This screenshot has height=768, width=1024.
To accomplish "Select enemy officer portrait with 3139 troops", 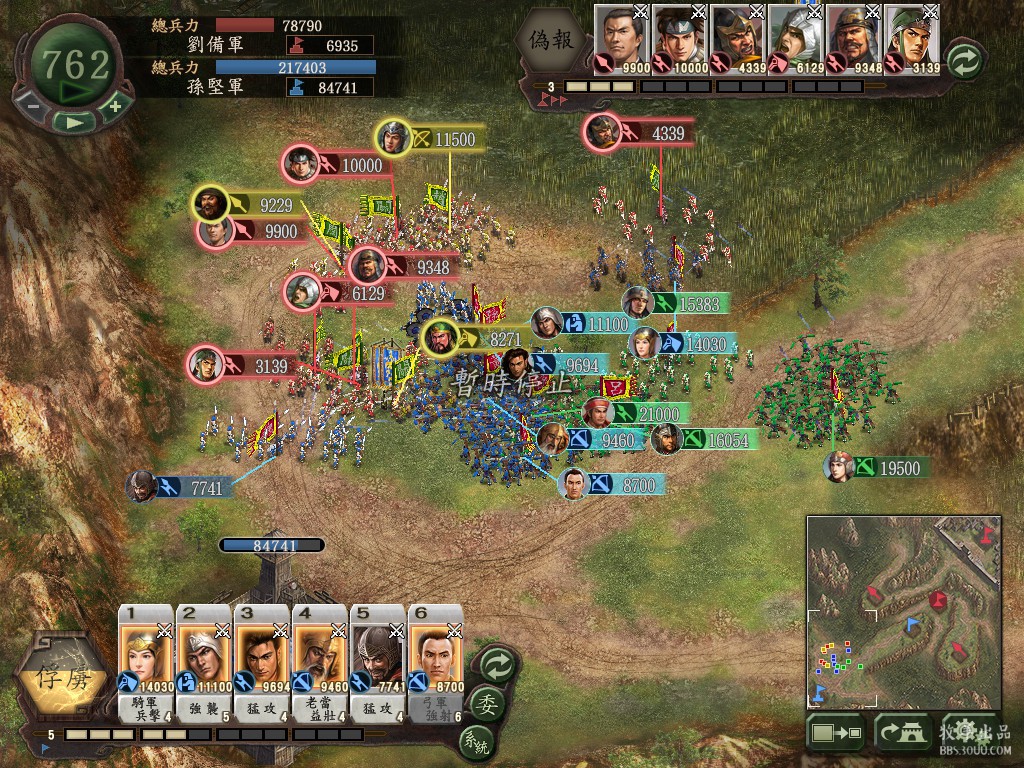I will [912, 40].
